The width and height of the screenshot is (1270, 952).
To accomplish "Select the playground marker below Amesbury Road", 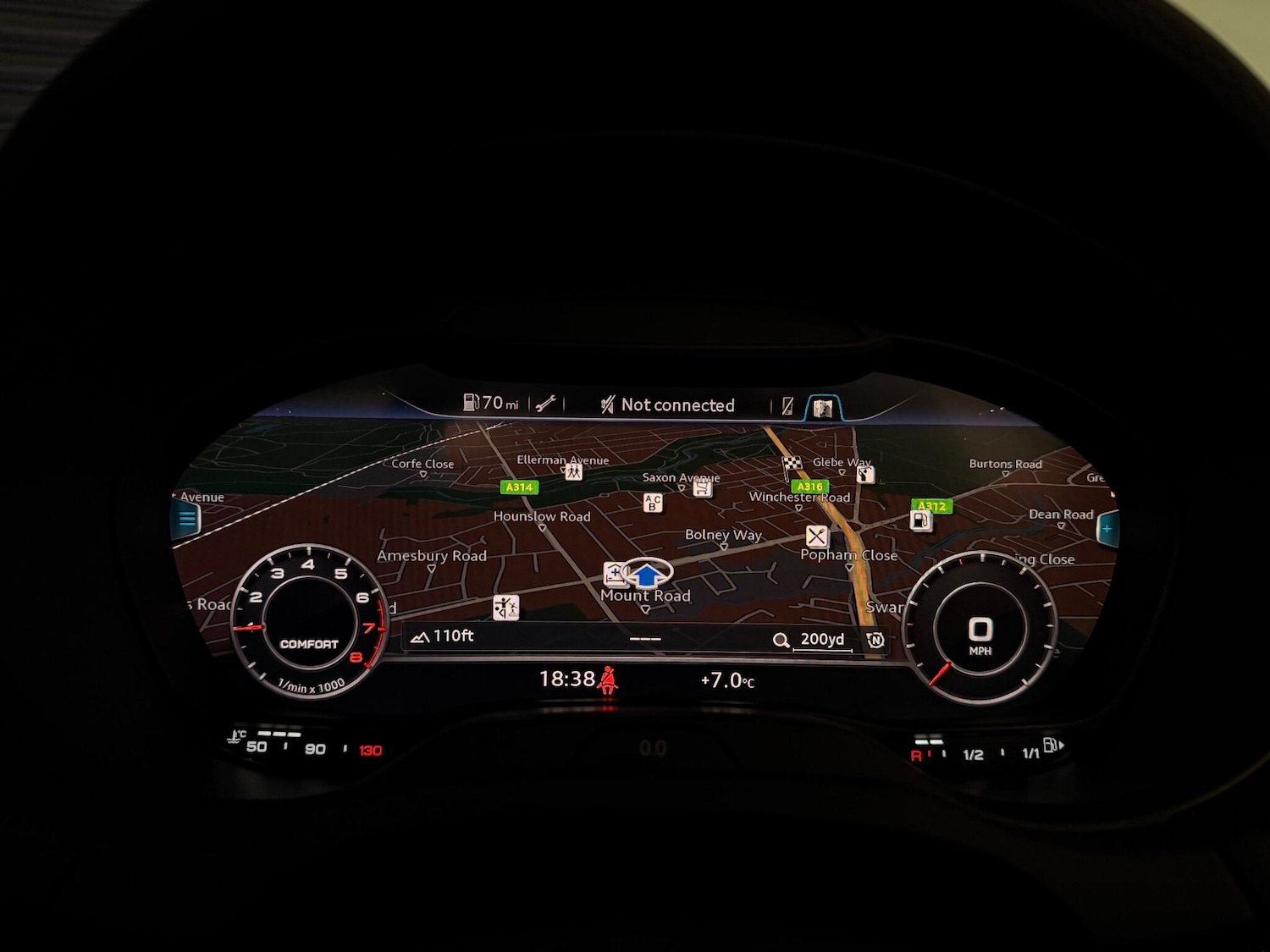I will pos(505,607).
